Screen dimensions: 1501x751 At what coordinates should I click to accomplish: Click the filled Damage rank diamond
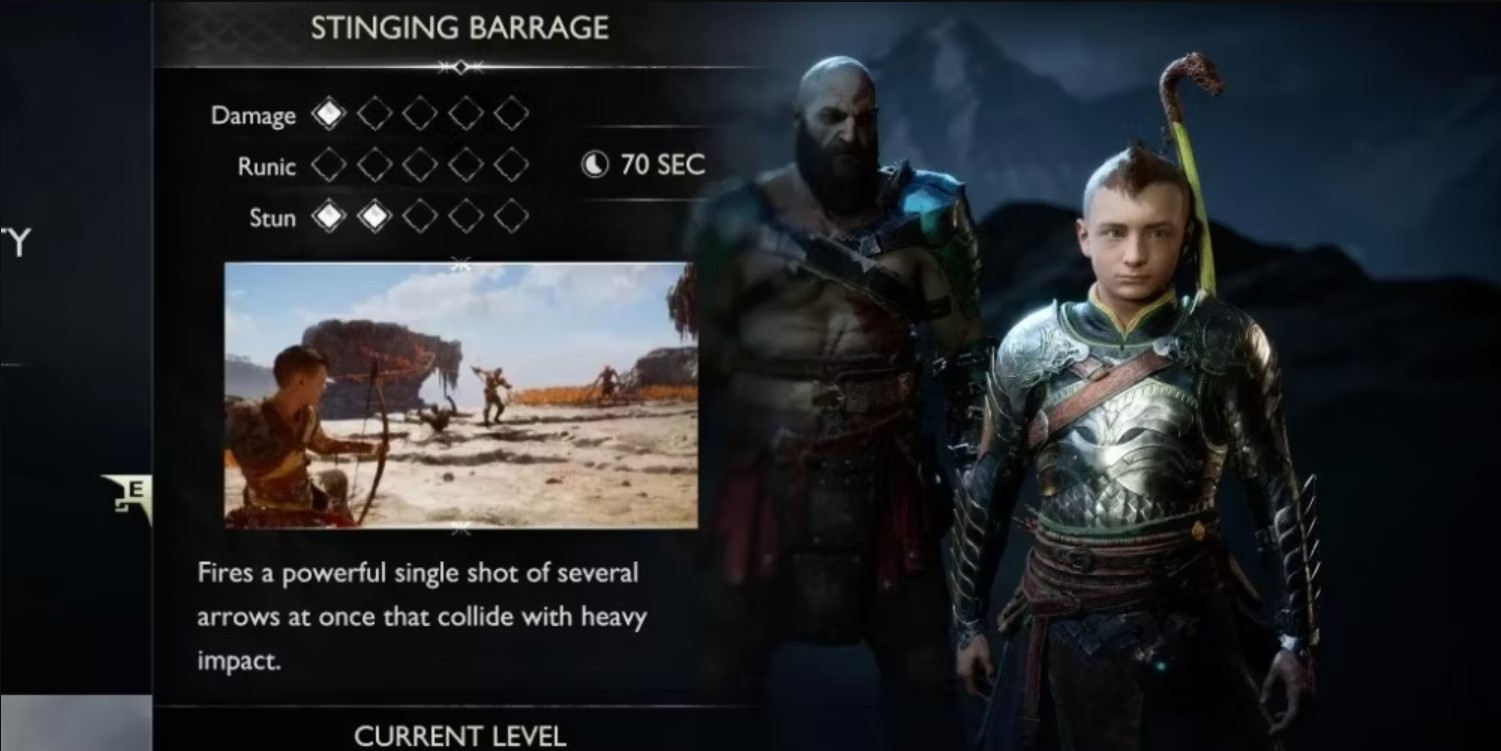pos(327,114)
